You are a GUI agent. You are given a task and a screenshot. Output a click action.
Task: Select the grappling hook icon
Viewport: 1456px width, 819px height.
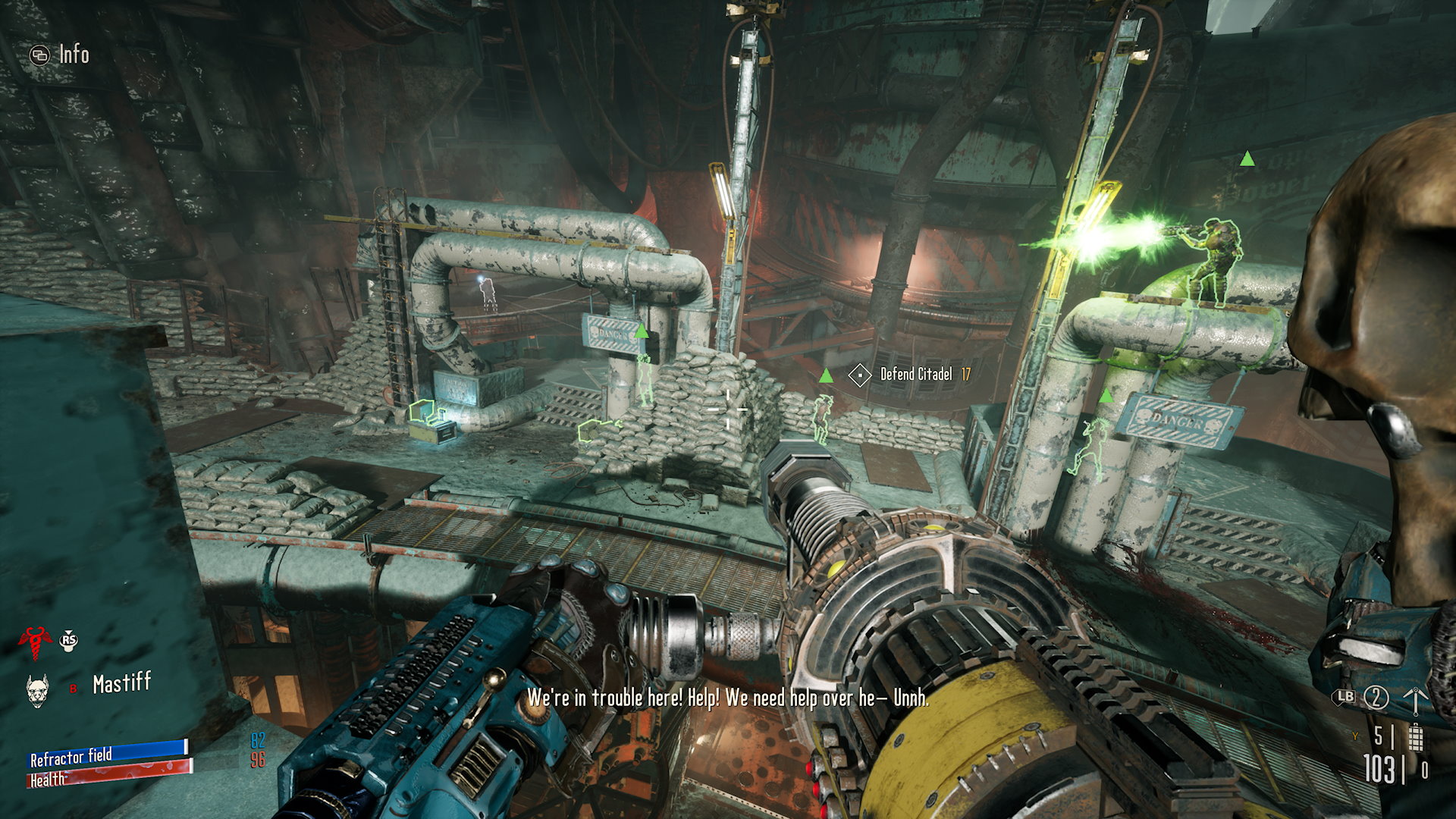coord(1415,698)
